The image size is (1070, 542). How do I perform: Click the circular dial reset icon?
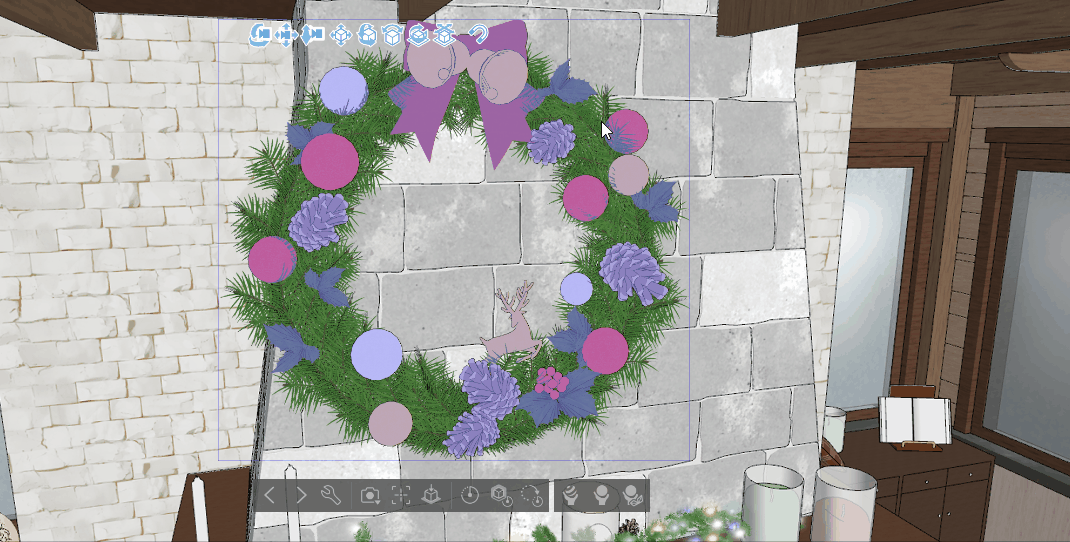470,495
